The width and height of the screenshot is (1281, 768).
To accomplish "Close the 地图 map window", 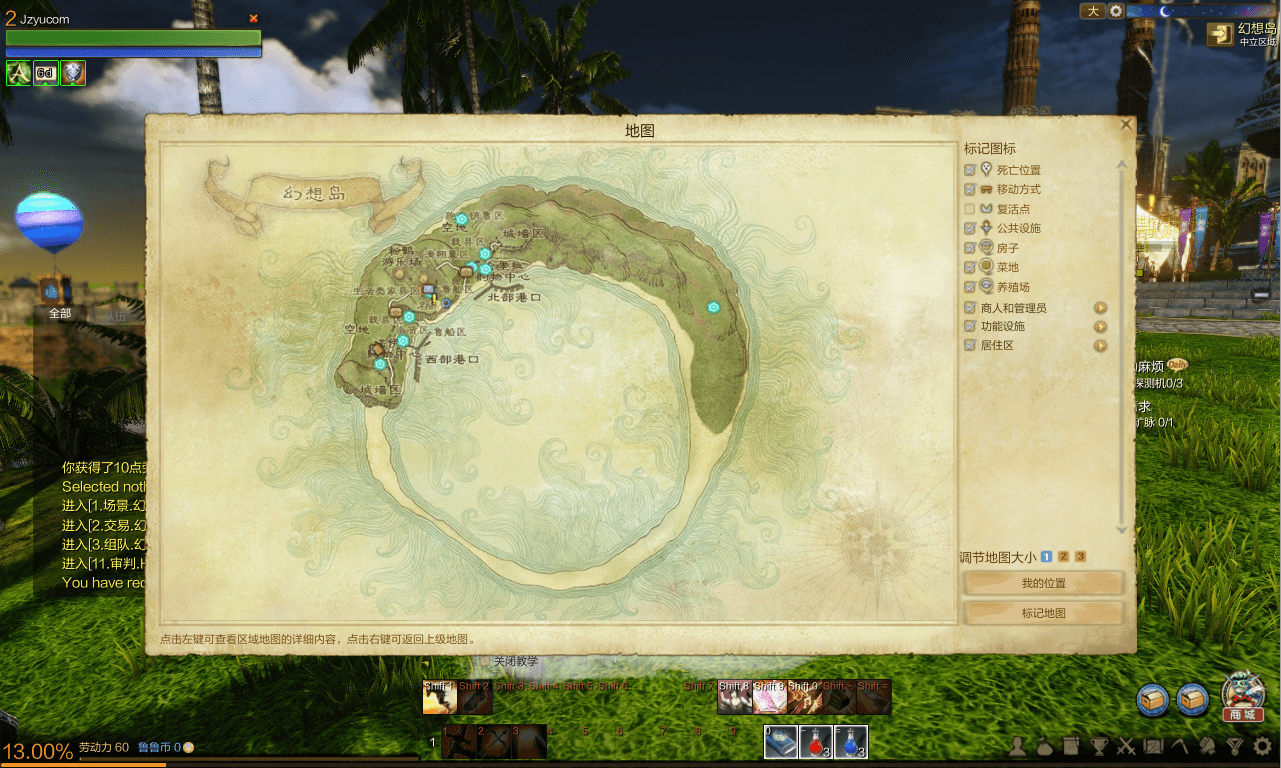I will [1126, 125].
